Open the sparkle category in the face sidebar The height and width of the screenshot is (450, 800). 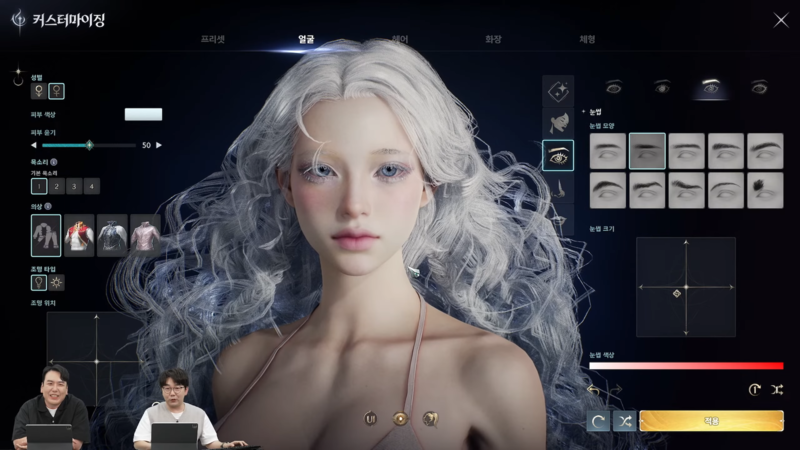tap(557, 91)
